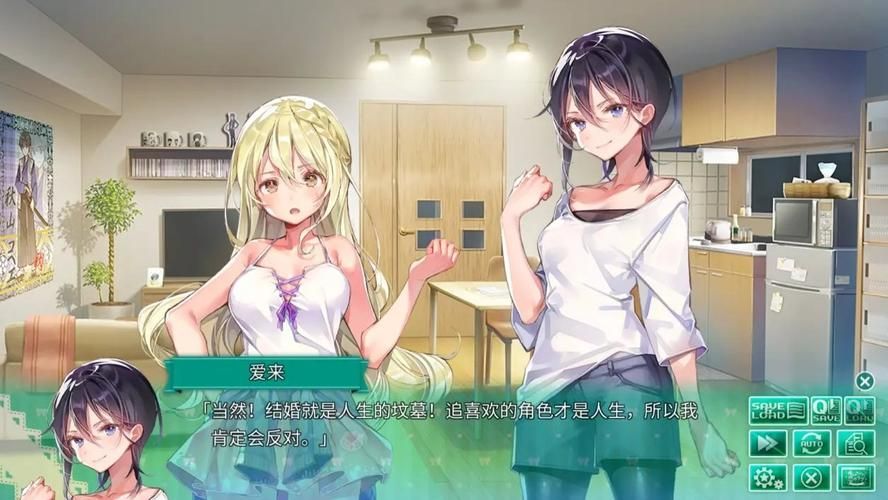Quick save the game with Q.Save
Viewport: 888px width, 500px height.
pos(825,409)
